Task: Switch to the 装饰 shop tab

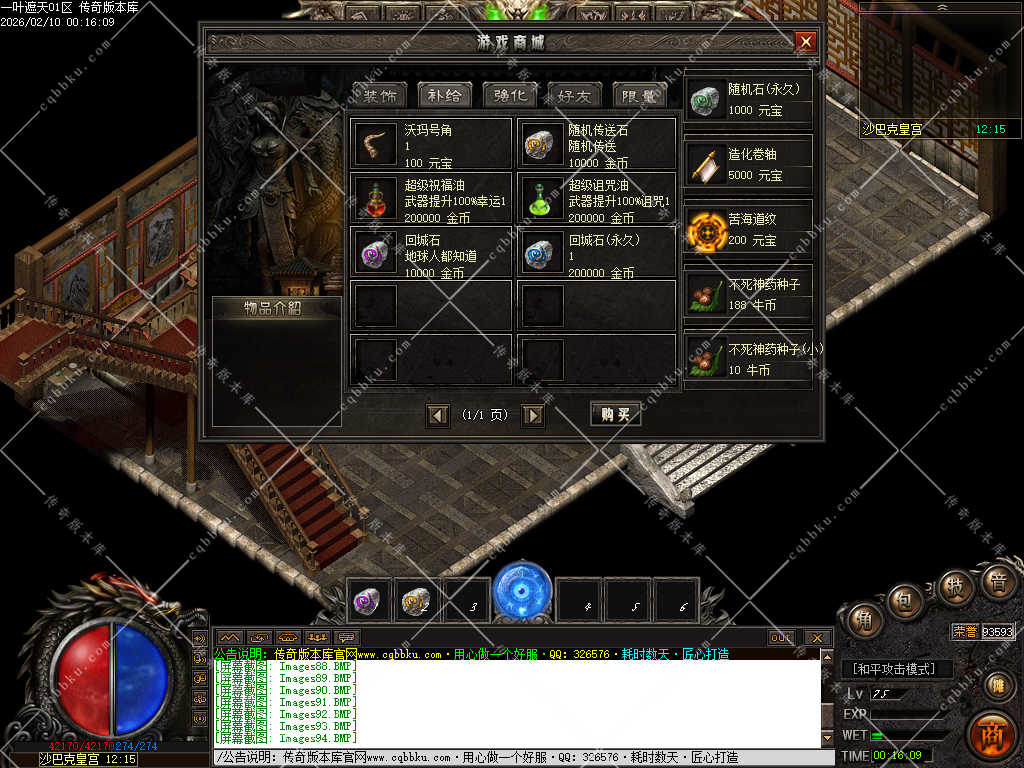Action: [379, 95]
